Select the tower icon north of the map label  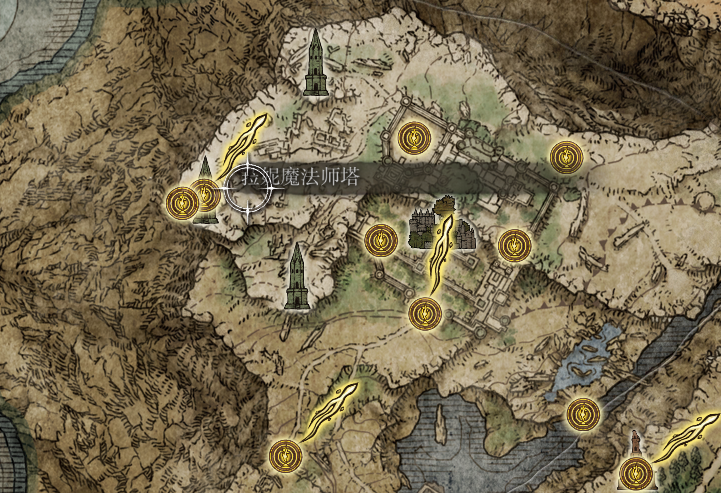[x=317, y=64]
